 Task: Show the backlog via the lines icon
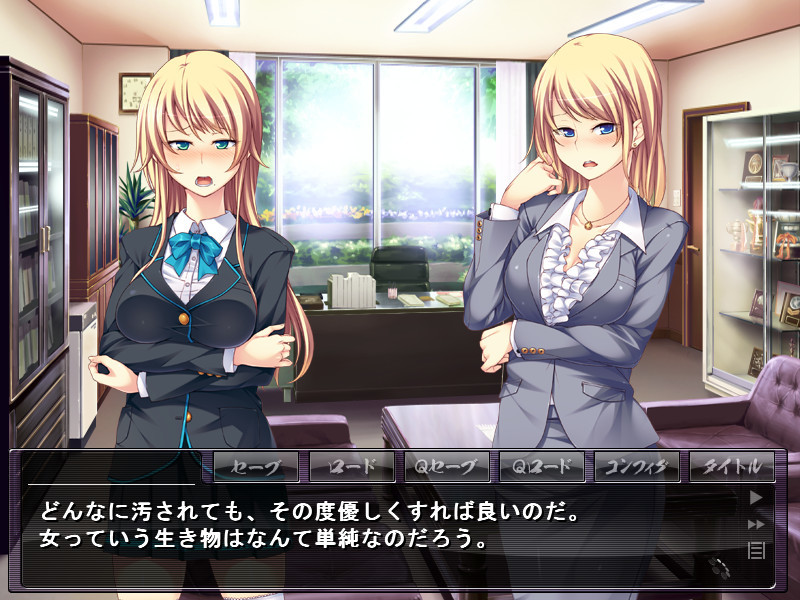pyautogui.click(x=757, y=549)
